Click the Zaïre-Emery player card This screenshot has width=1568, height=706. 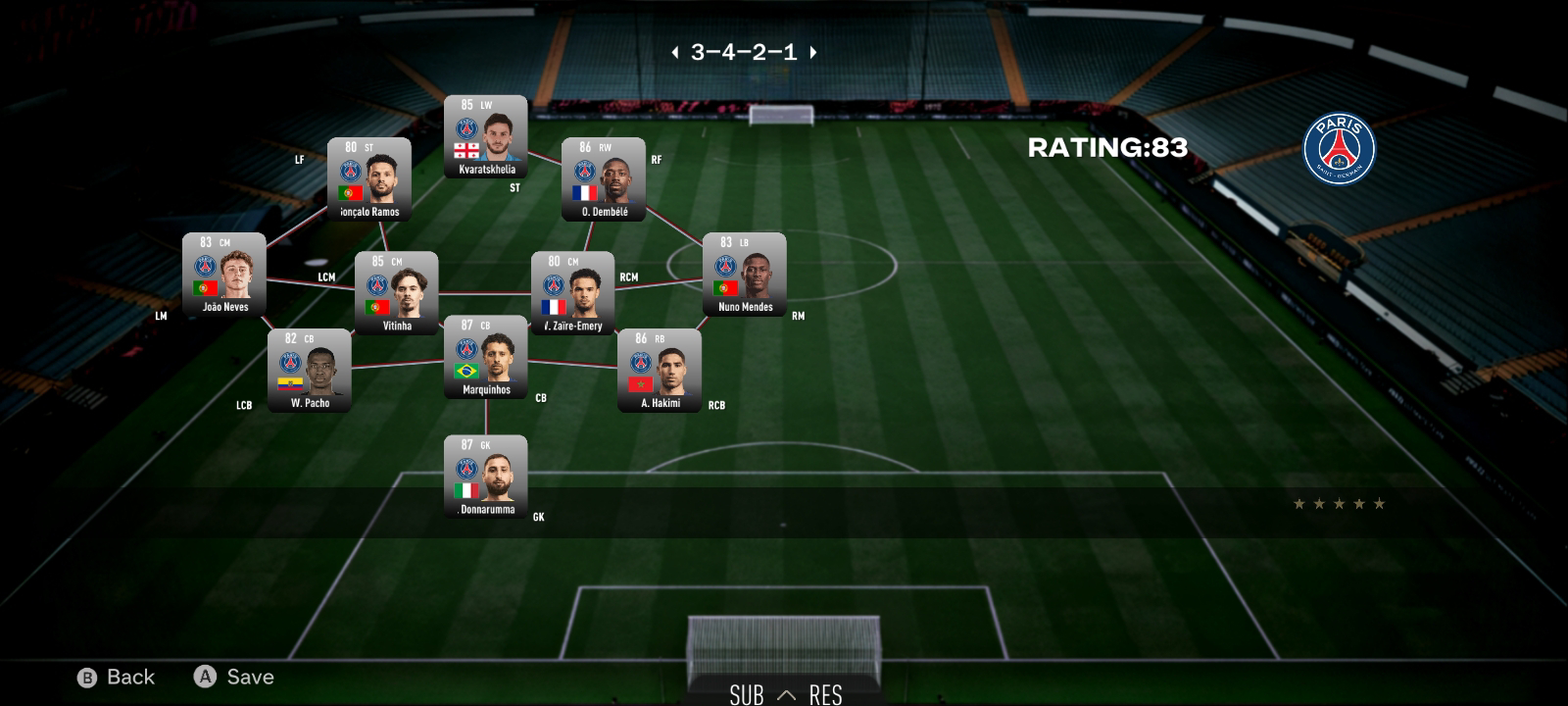tap(573, 293)
